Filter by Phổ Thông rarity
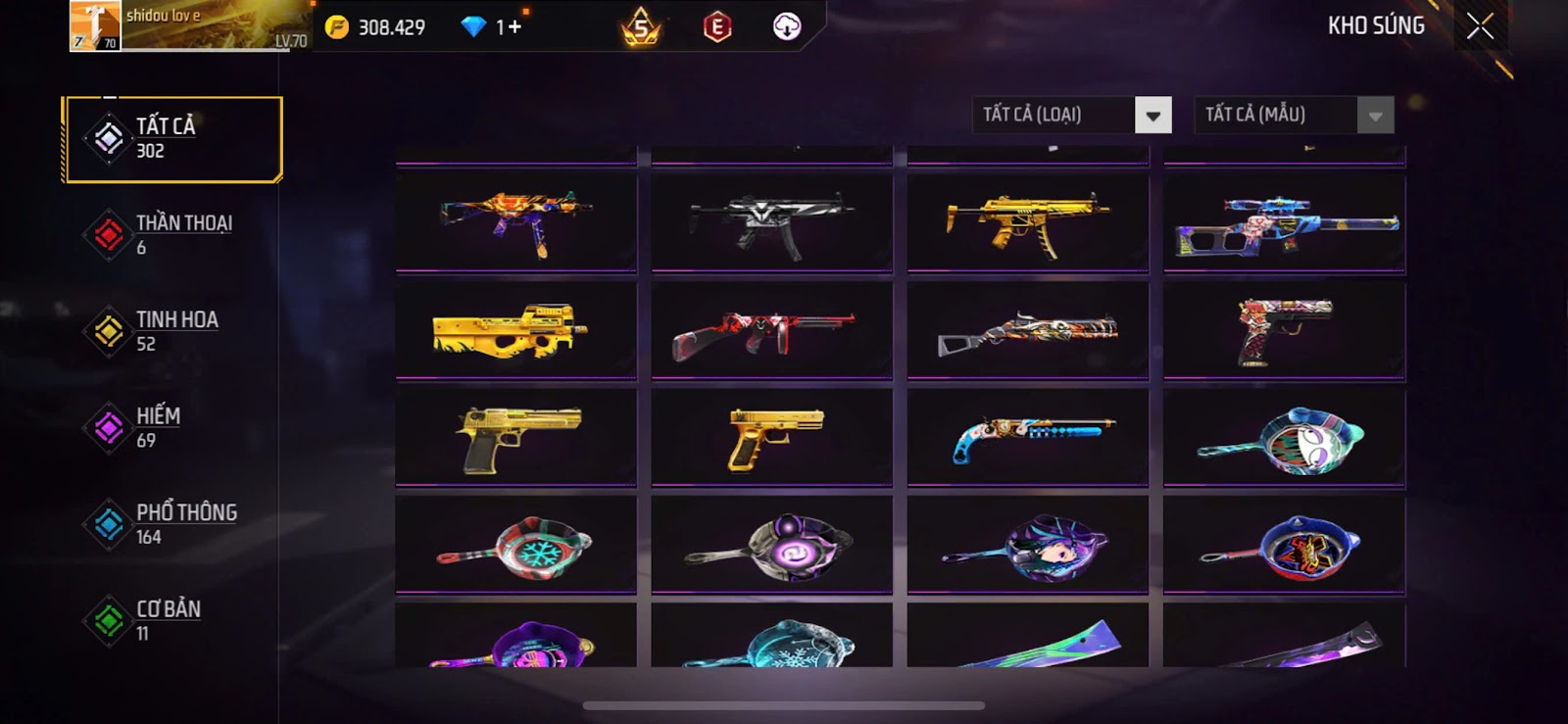1568x724 pixels. (x=172, y=524)
